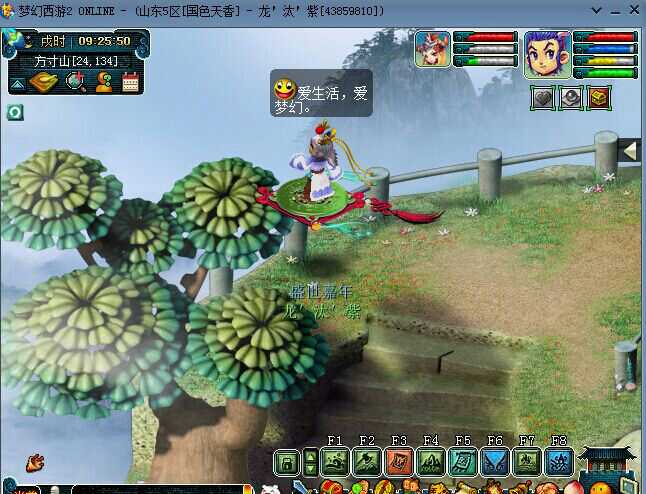Activate the F8 blue splash skill

pos(559,462)
